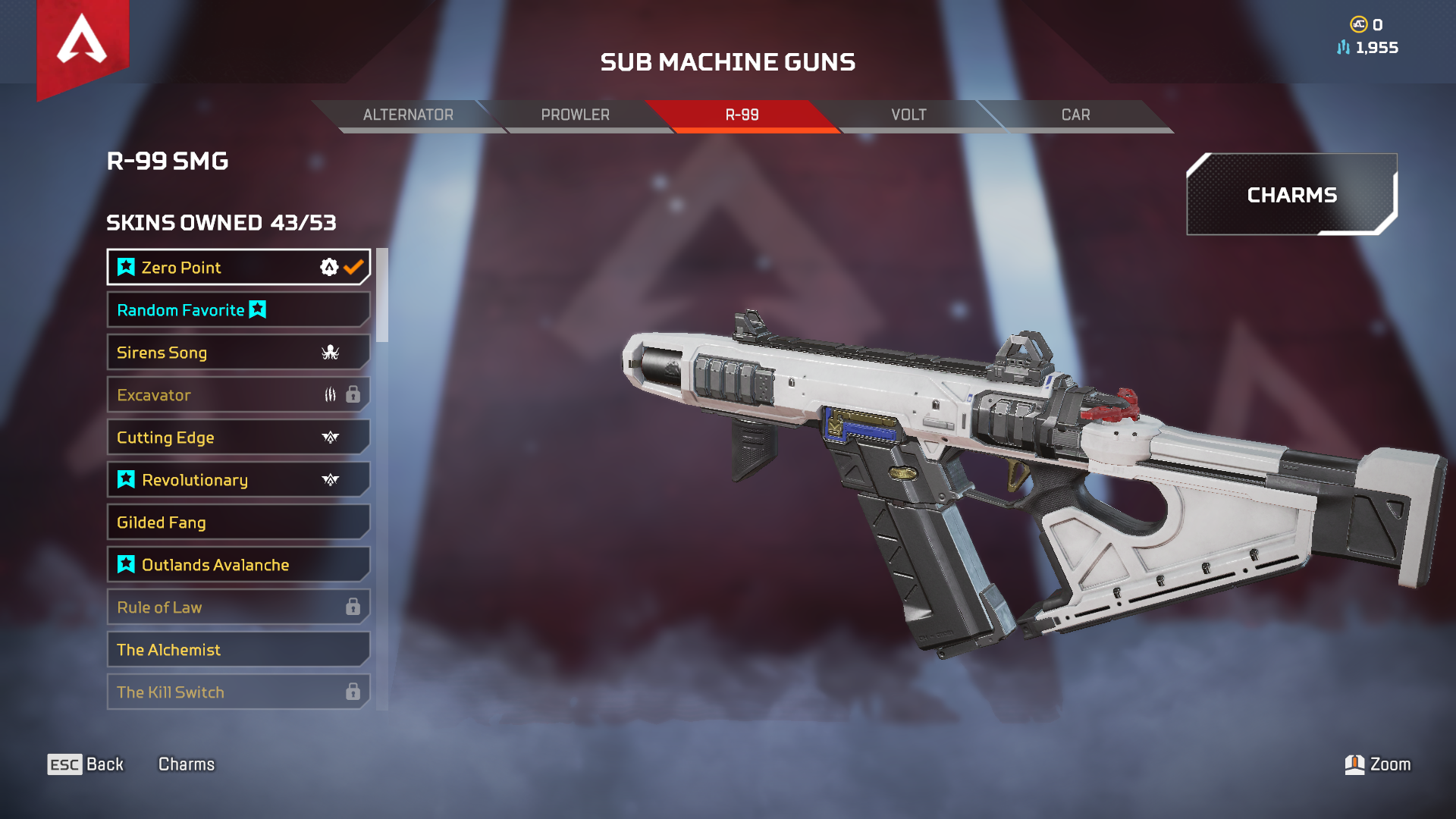
Task: Choose The Alchemist skin
Action: (x=238, y=650)
